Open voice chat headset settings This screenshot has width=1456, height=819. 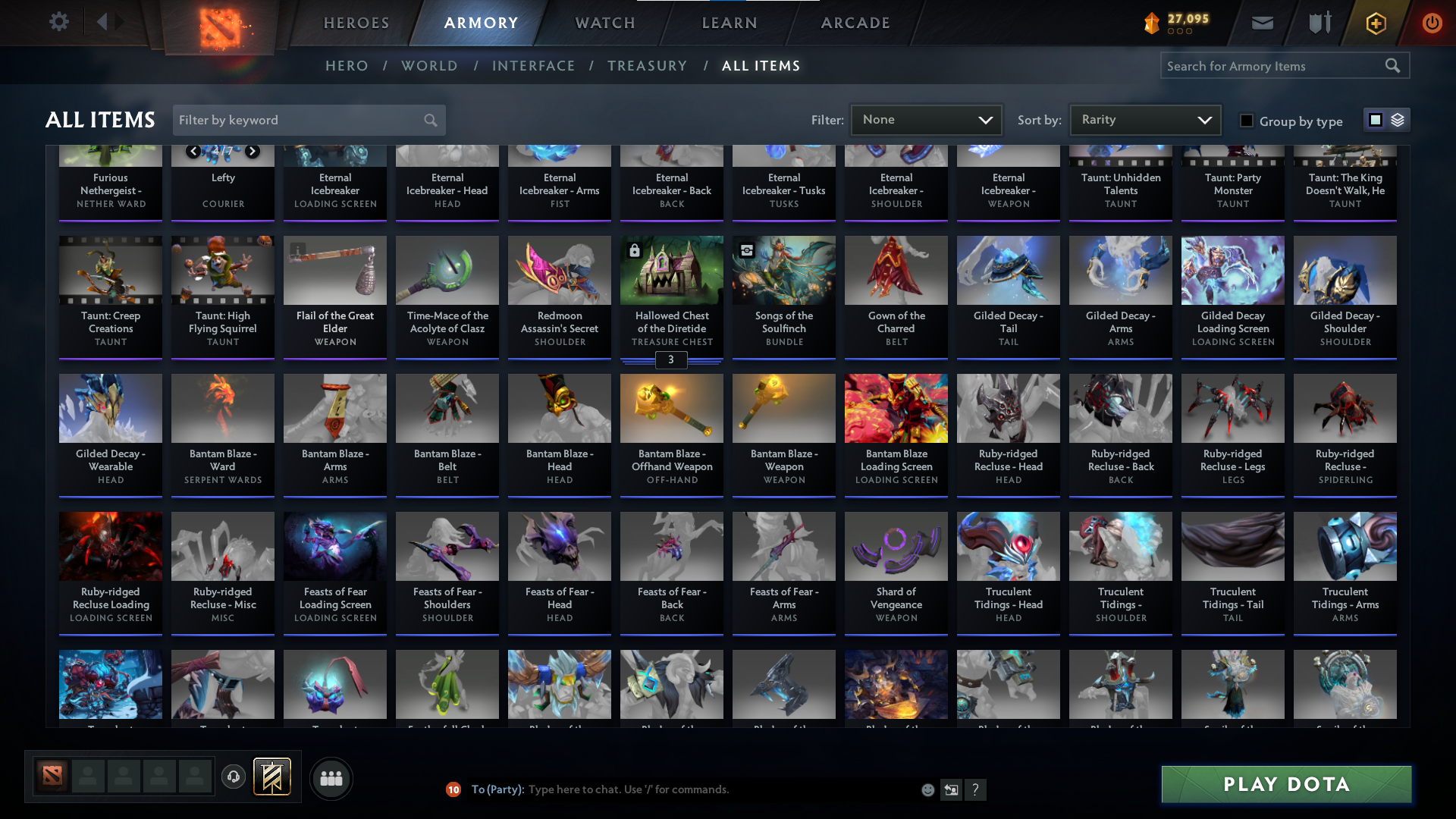(233, 777)
